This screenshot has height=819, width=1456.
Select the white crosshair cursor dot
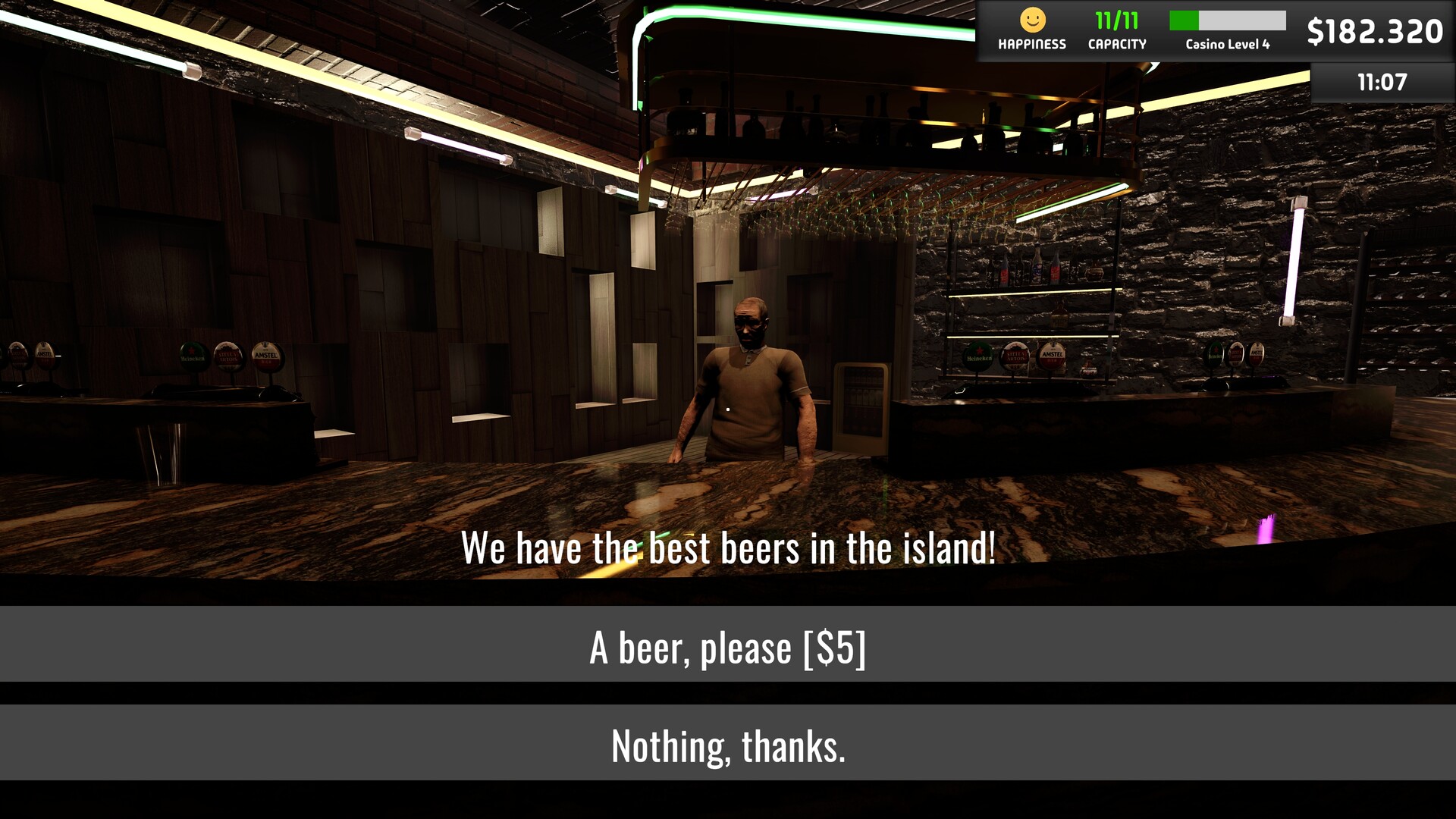pyautogui.click(x=726, y=409)
